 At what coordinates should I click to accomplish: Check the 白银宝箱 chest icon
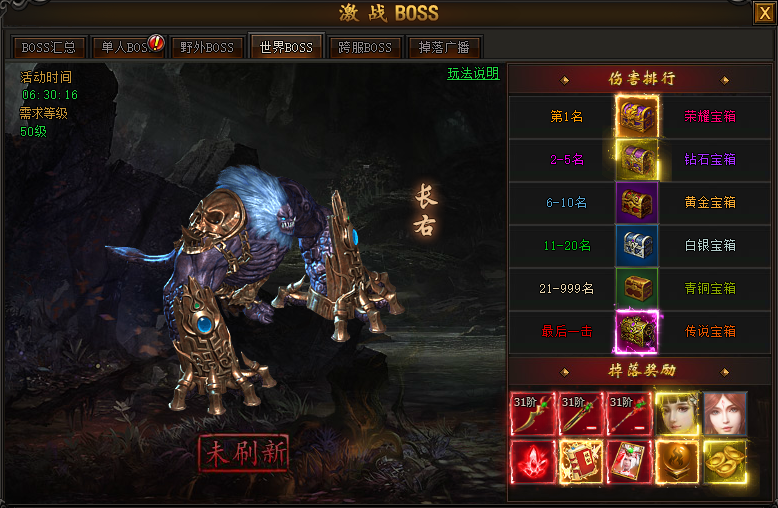[636, 245]
